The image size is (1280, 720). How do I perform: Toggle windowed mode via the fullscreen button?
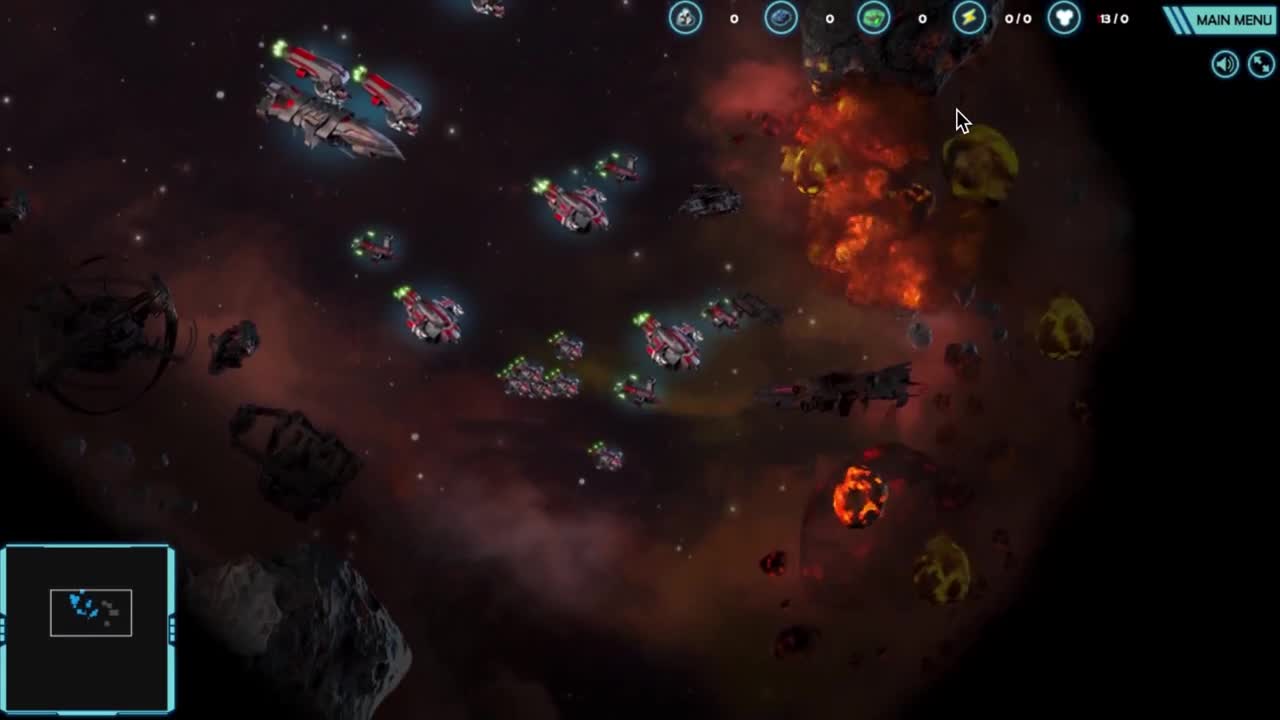pos(1260,64)
